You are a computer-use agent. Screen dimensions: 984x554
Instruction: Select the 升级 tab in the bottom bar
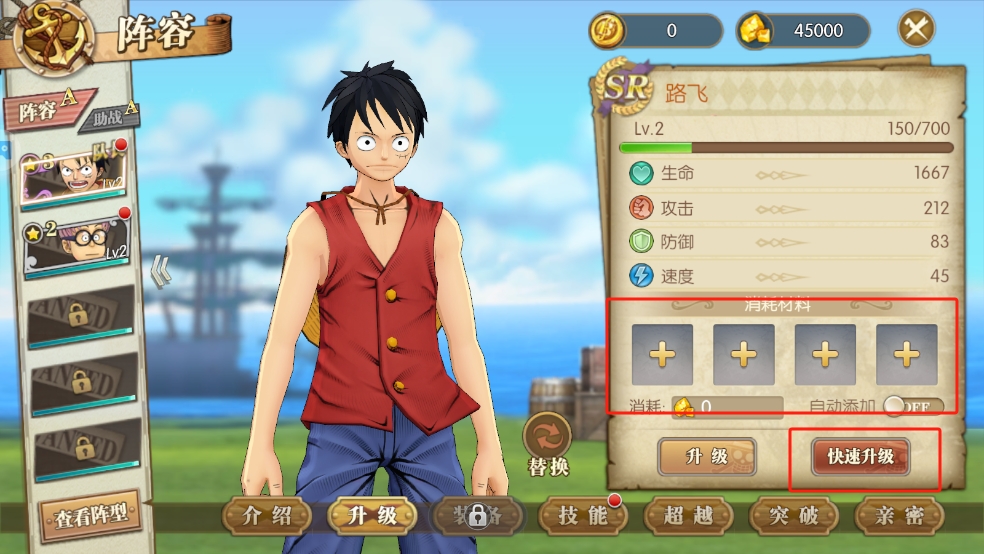point(371,516)
